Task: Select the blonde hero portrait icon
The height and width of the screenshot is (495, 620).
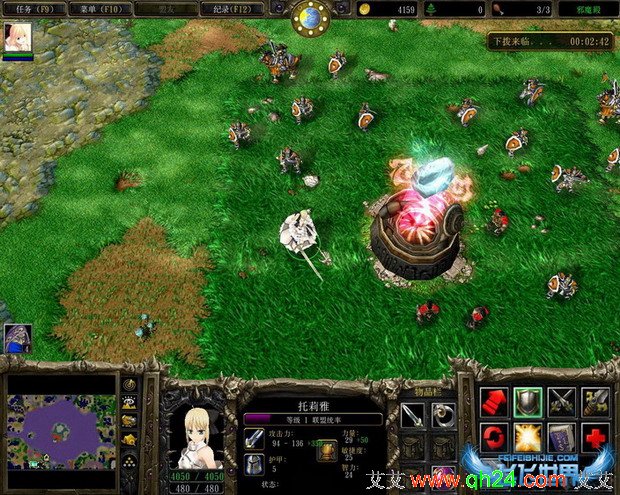Action: [18, 37]
